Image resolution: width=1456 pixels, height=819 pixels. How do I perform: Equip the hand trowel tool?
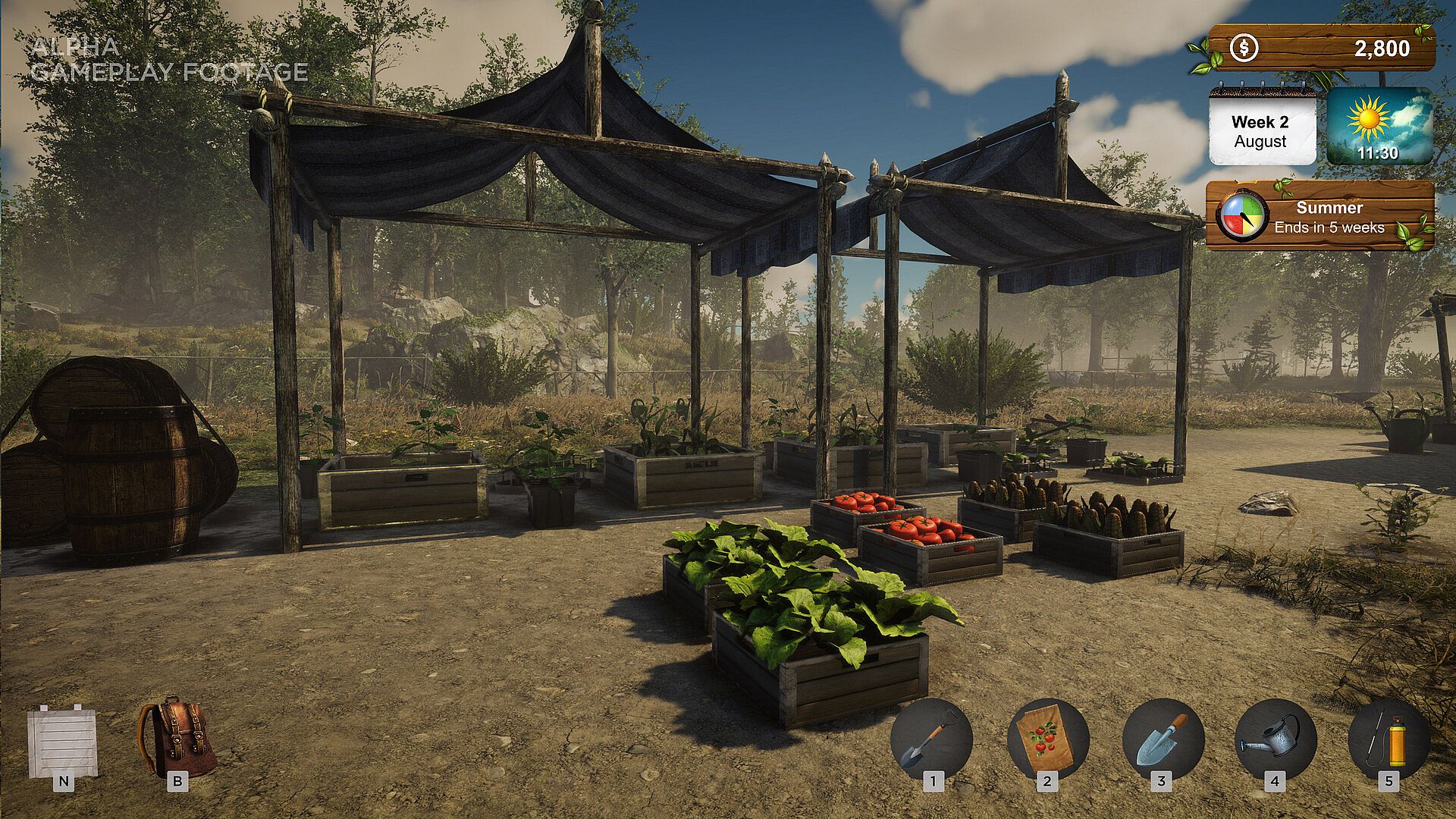tap(1163, 739)
